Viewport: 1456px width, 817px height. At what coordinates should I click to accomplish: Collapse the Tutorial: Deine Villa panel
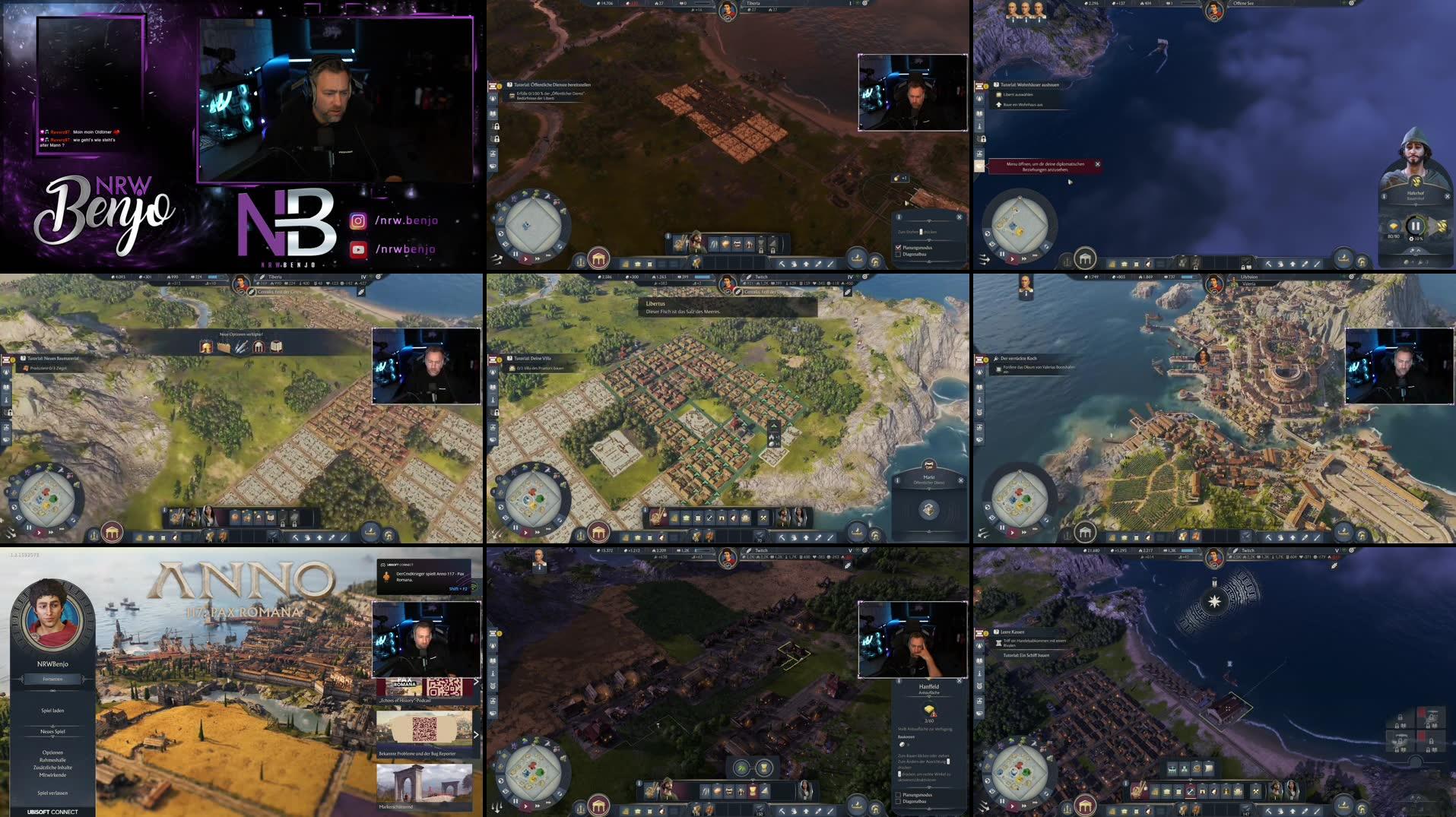pos(509,358)
